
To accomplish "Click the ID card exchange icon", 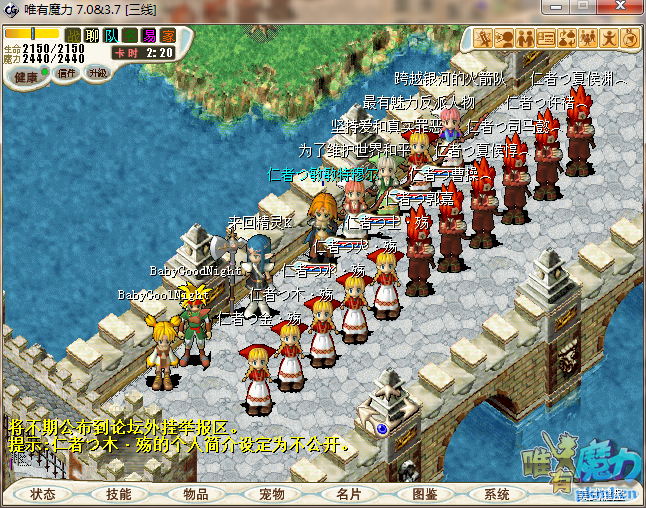I will [546, 39].
